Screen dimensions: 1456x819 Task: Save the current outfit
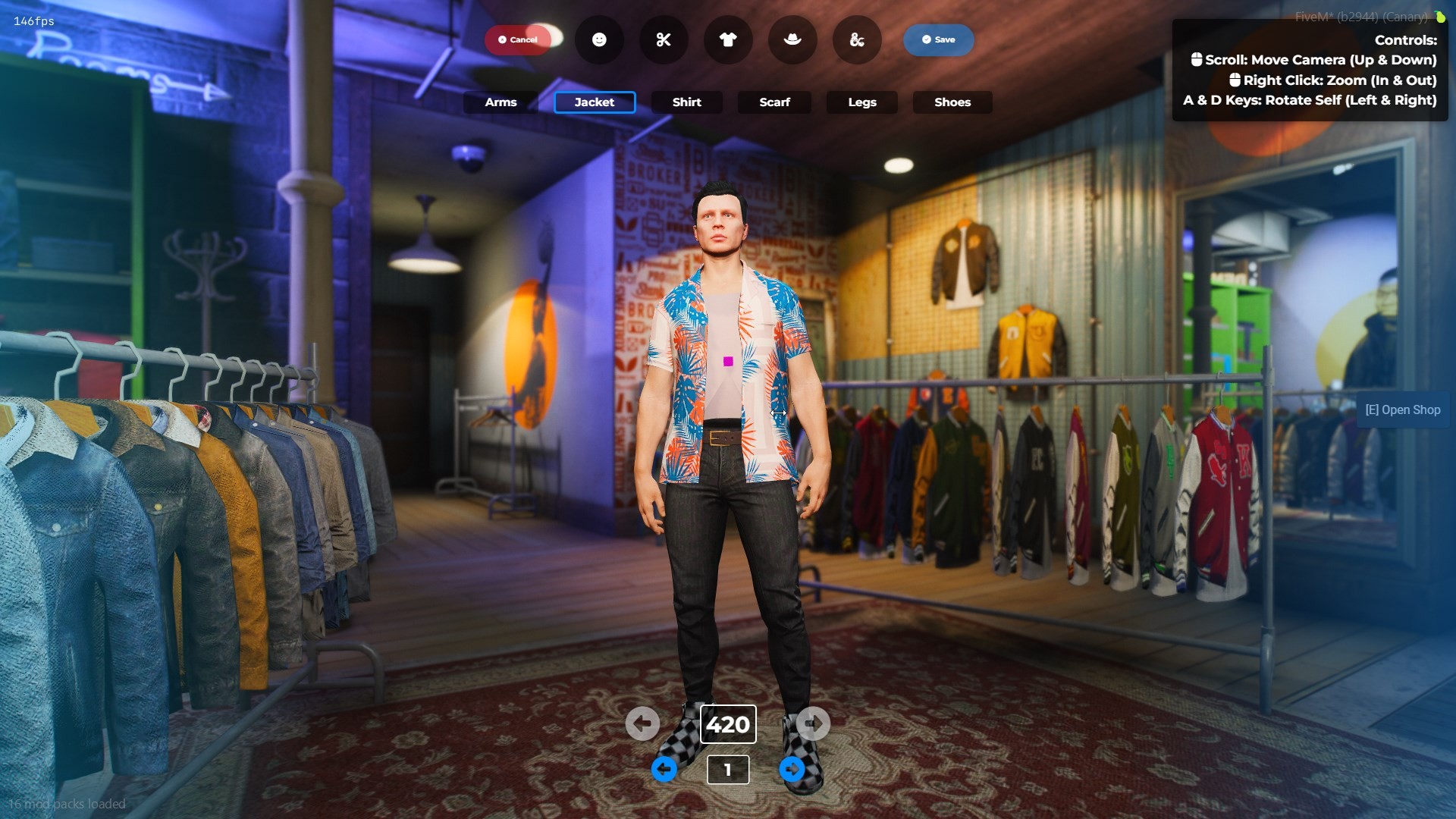point(938,39)
